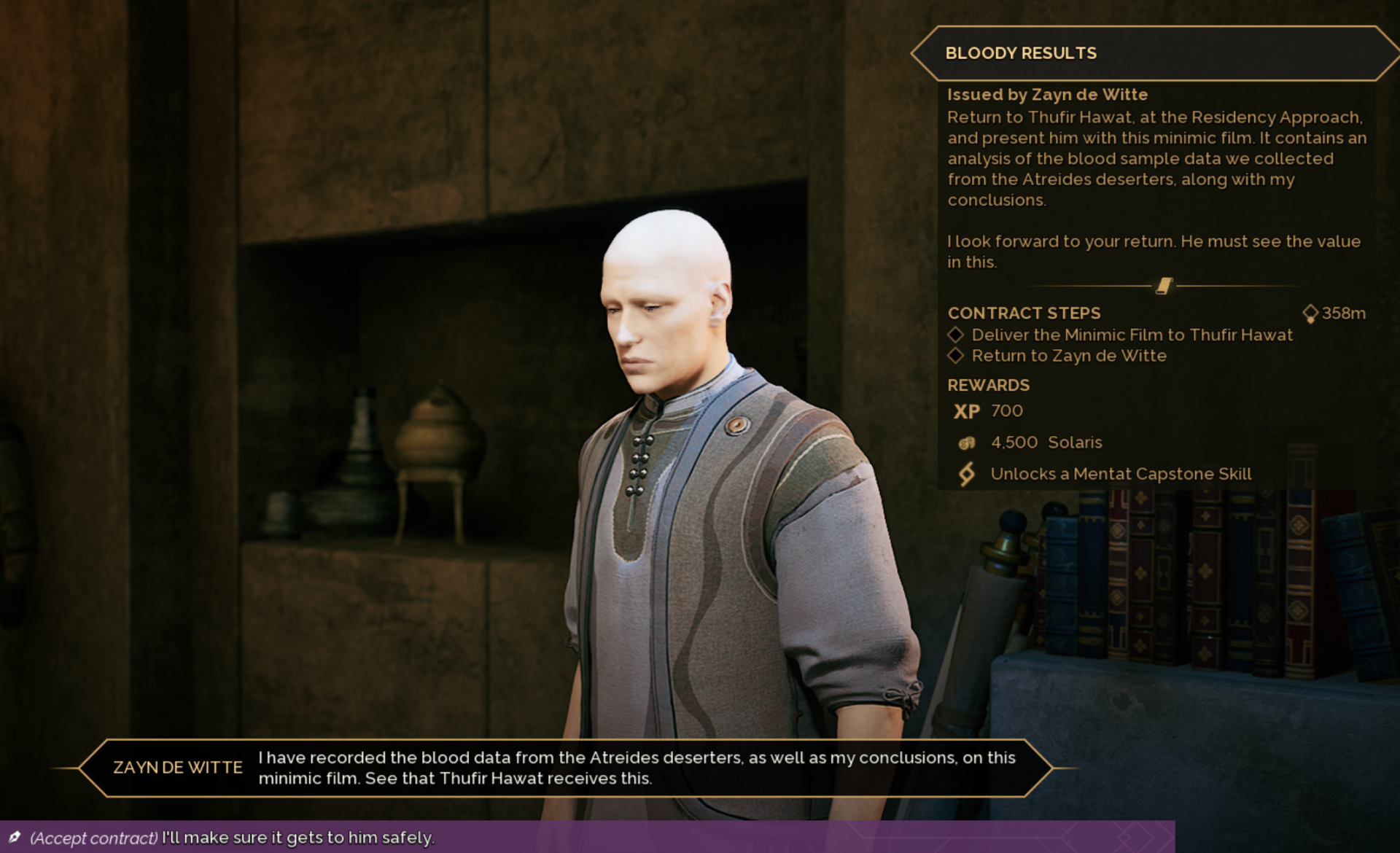Accept the contract dialogue option

pos(232,838)
